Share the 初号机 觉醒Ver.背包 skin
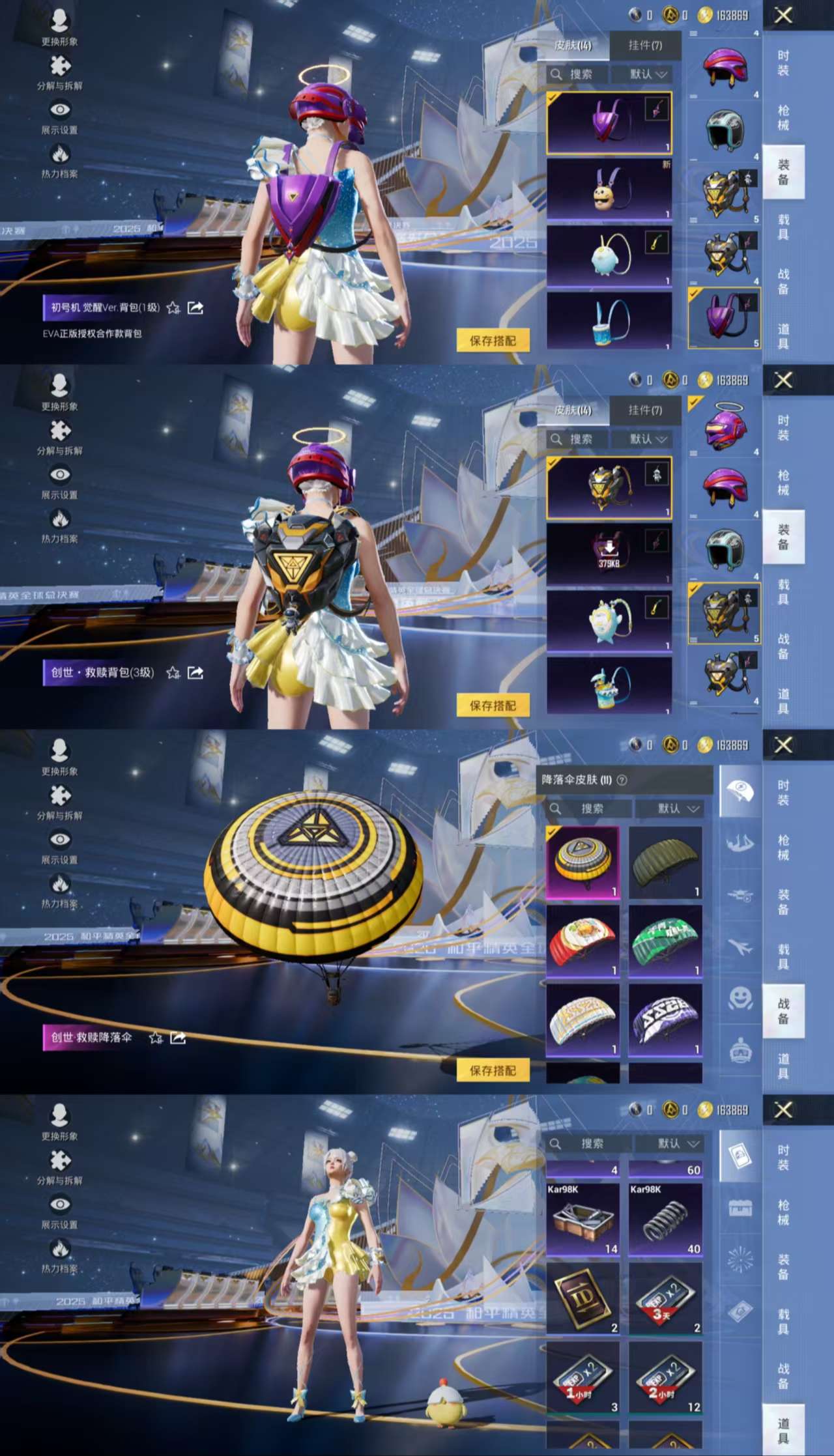 point(195,307)
